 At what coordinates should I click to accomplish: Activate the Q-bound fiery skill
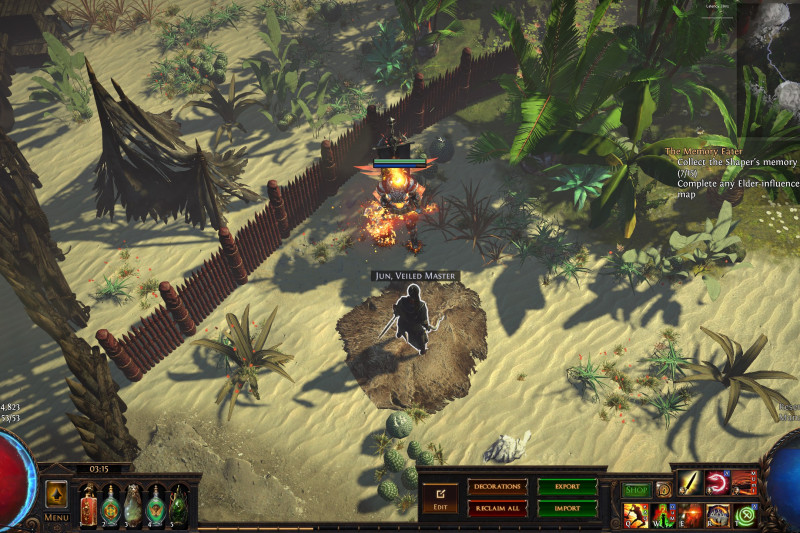(636, 515)
